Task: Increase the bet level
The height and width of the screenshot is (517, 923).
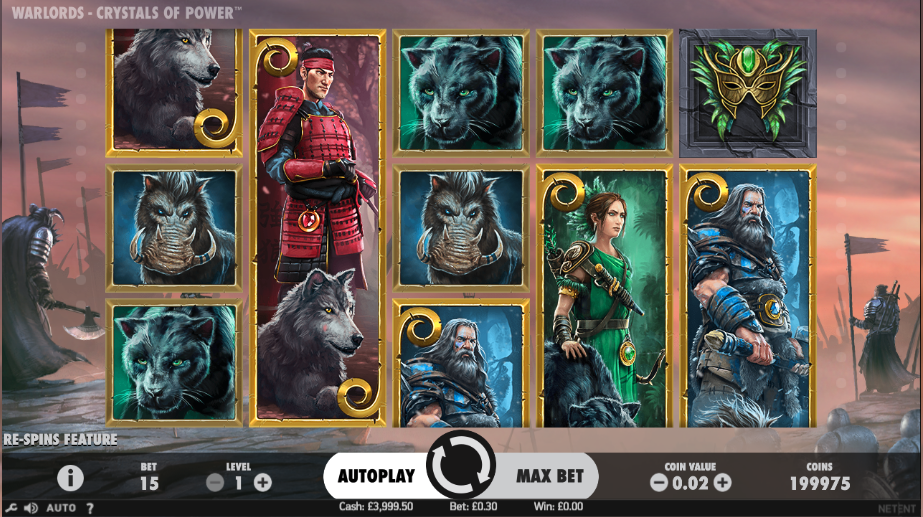Action: point(263,482)
